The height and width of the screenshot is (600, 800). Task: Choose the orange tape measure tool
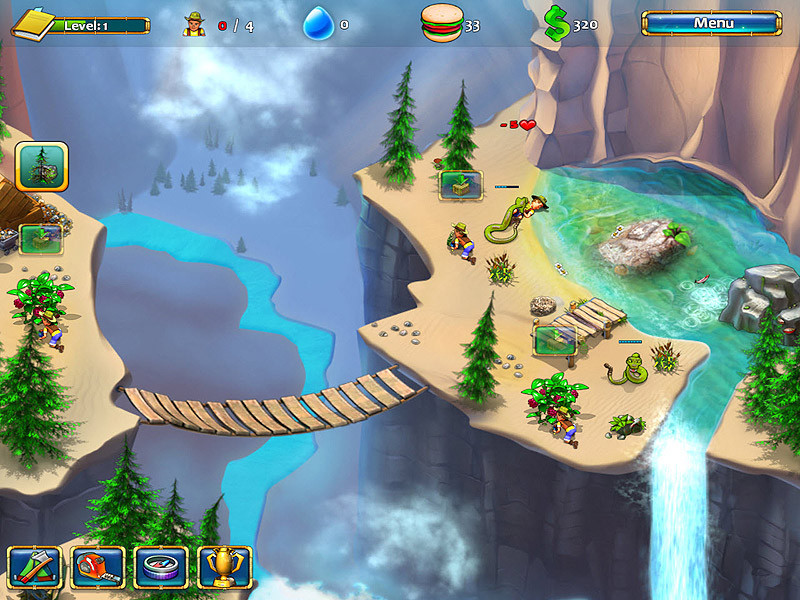click(97, 567)
